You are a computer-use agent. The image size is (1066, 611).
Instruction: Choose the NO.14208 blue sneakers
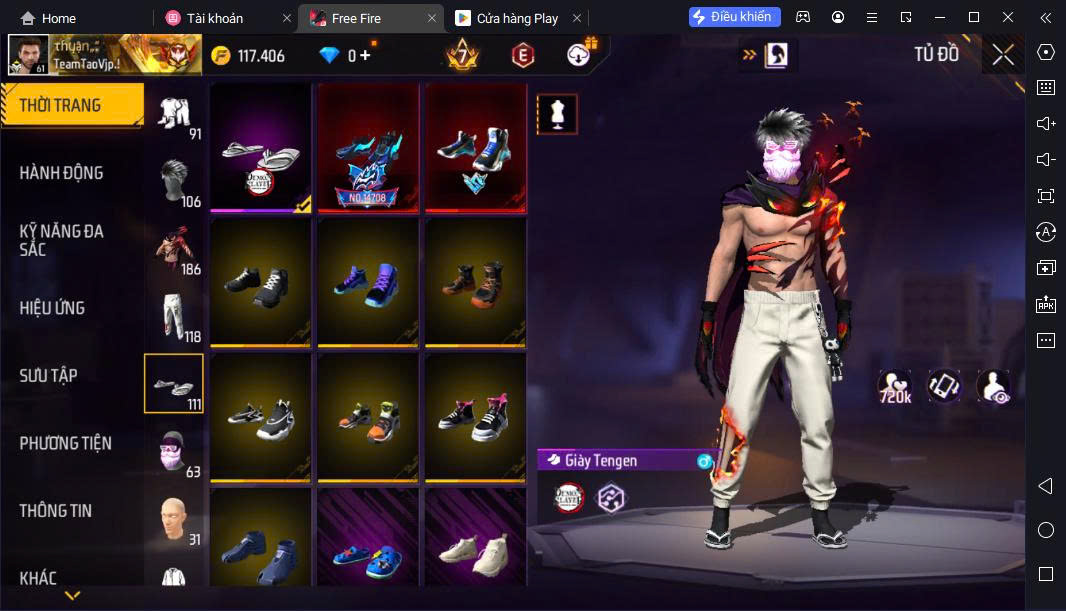click(x=369, y=148)
